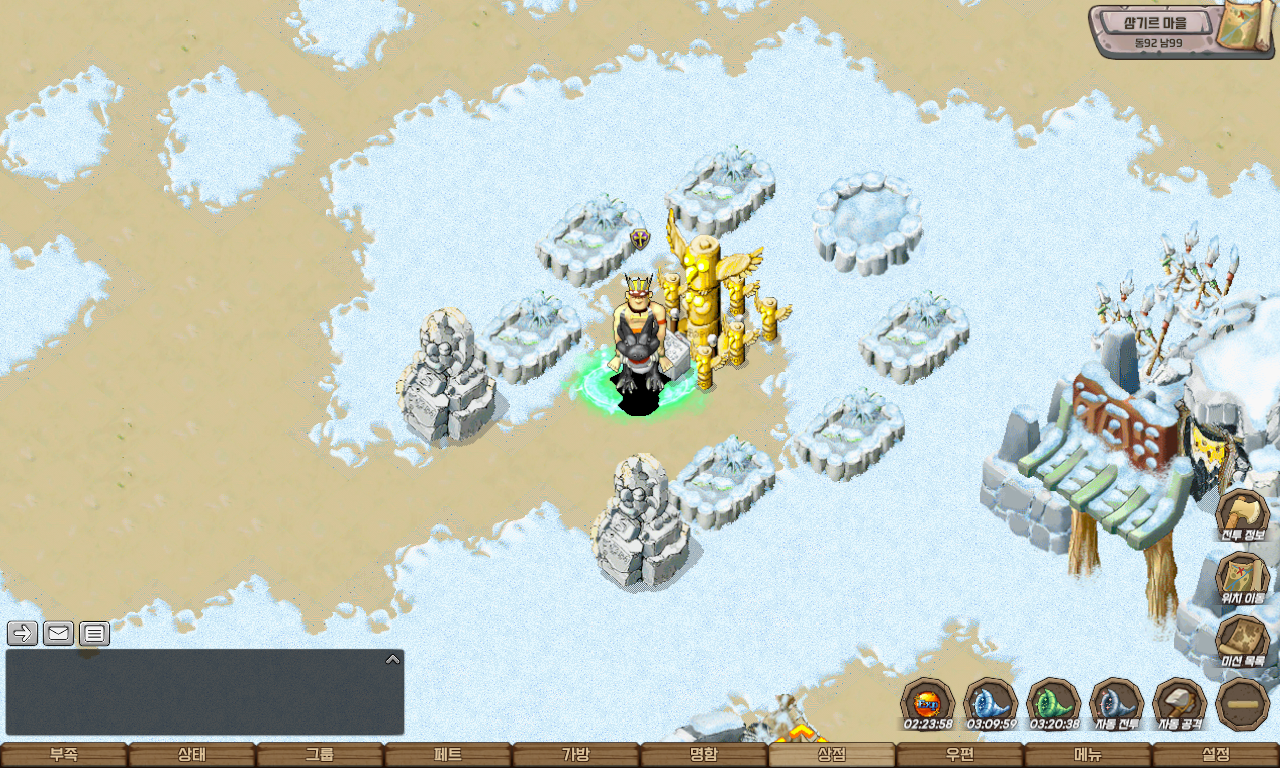
Task: Open the 설정 (settings) menu
Action: tap(1216, 755)
